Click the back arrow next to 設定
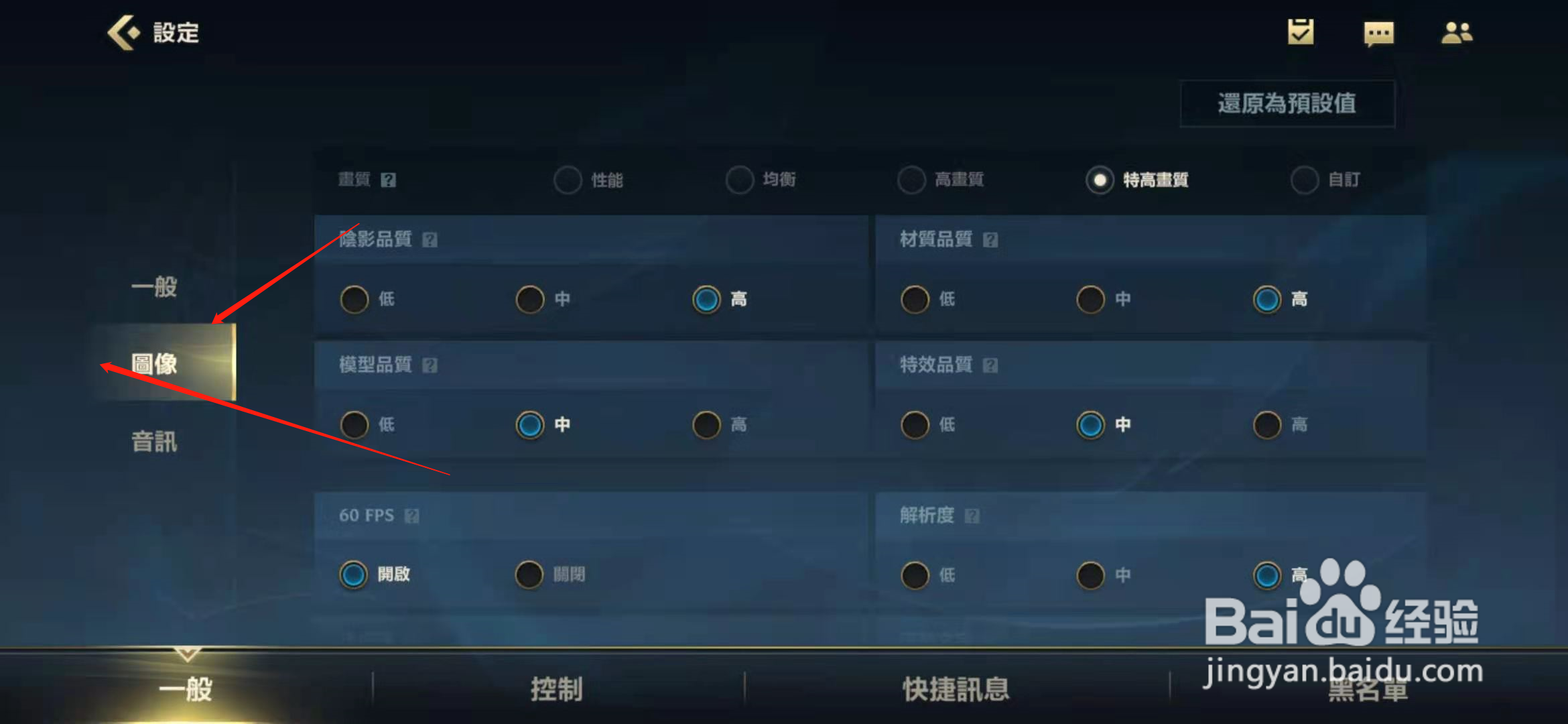1568x724 pixels. point(124,32)
